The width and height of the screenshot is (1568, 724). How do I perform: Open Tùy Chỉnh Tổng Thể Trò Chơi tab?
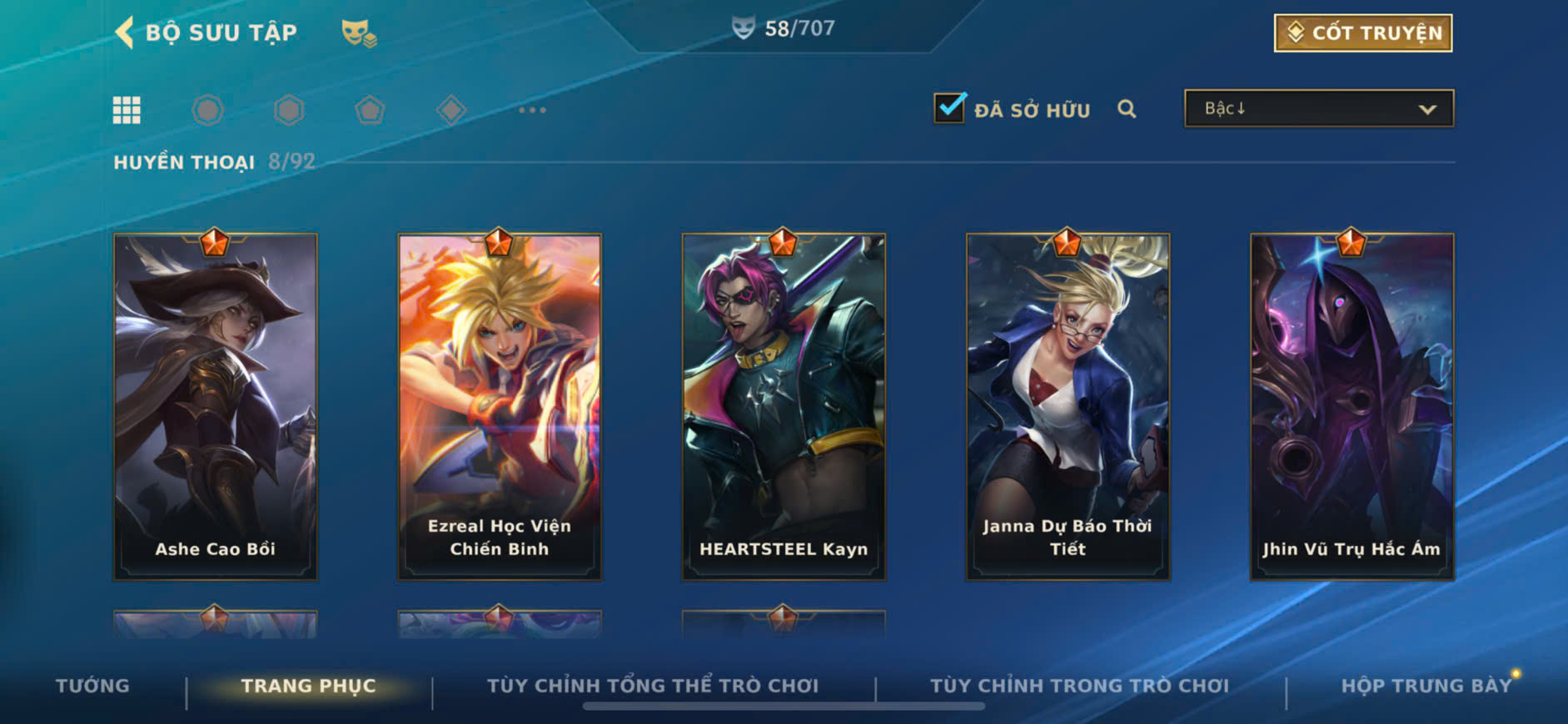653,686
